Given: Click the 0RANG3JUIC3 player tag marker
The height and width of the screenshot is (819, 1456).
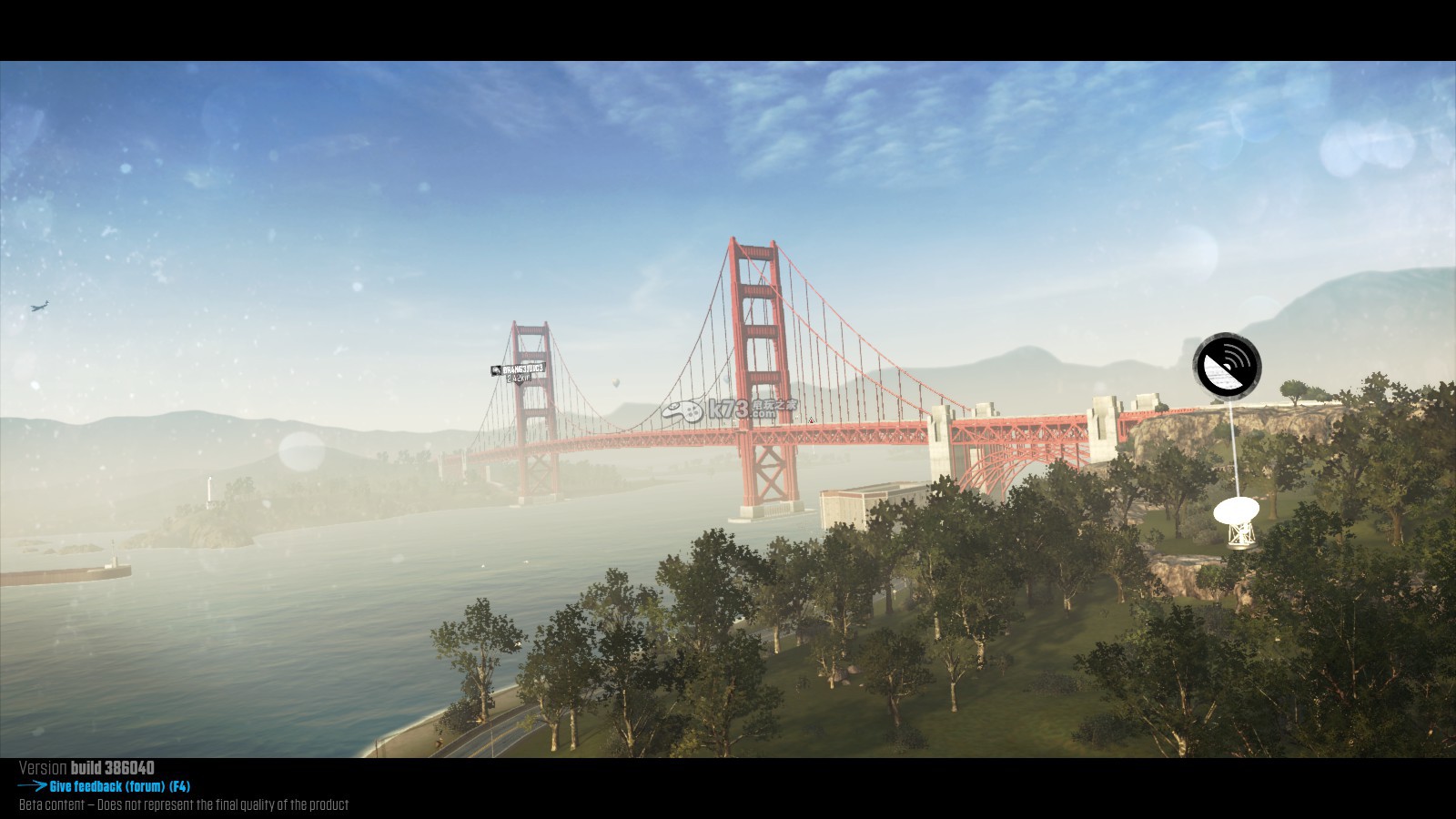Looking at the screenshot, I should pos(518,370).
